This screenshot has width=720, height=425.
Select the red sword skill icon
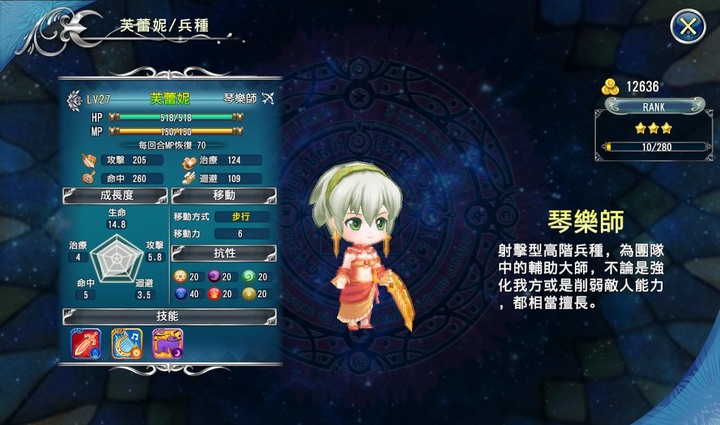(85, 343)
